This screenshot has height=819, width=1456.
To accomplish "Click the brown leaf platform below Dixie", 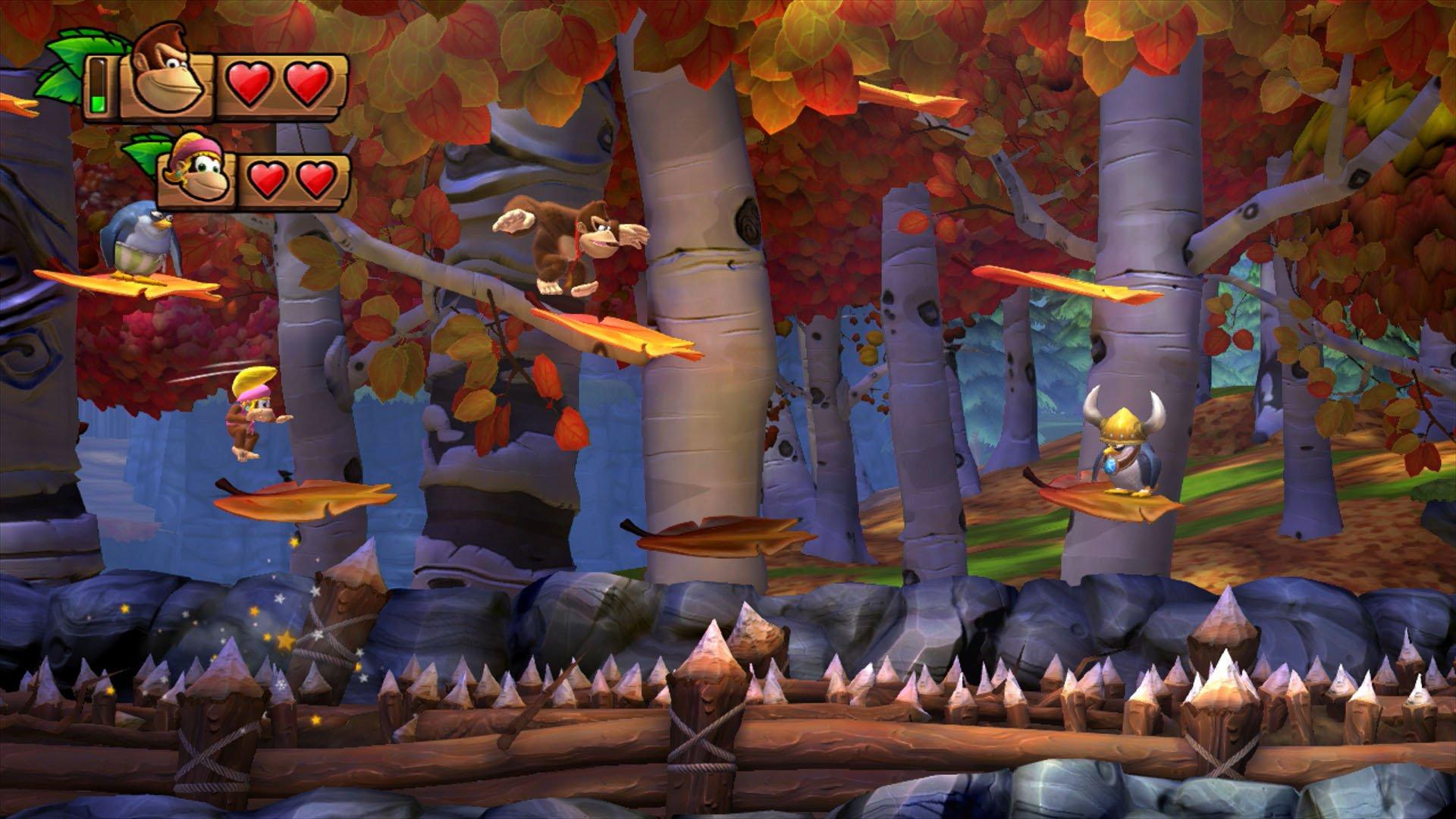I will [x=300, y=500].
